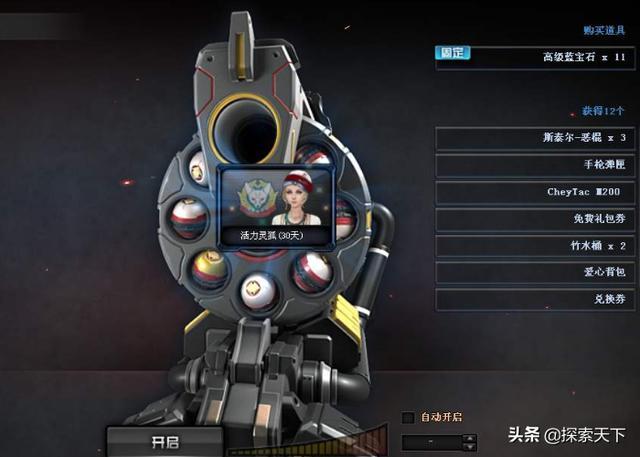Viewport: 640px width, 457px height.
Task: Choose the 爱心背包 reward entry
Action: point(535,272)
